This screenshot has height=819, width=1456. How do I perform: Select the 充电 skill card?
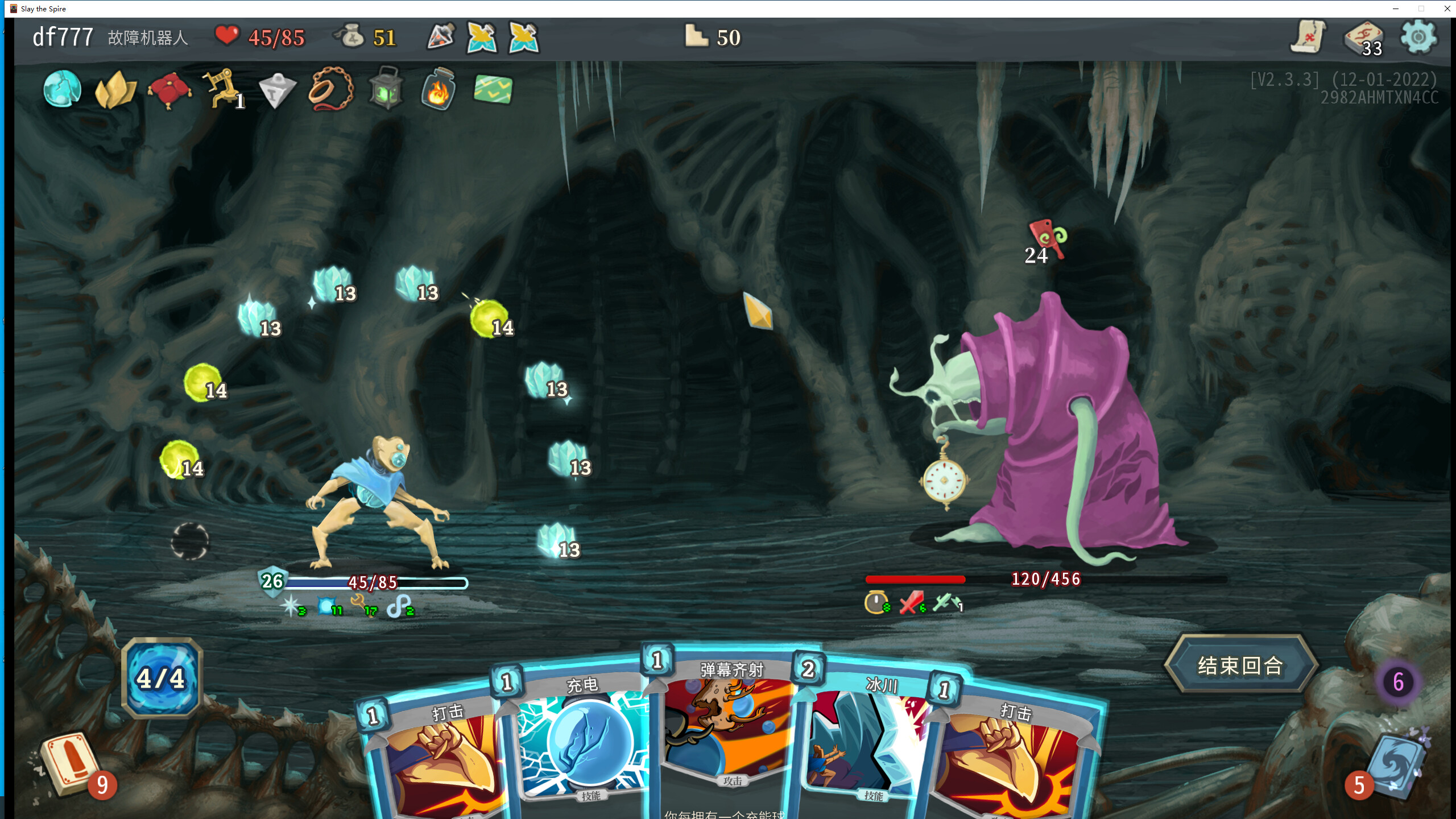[583, 739]
